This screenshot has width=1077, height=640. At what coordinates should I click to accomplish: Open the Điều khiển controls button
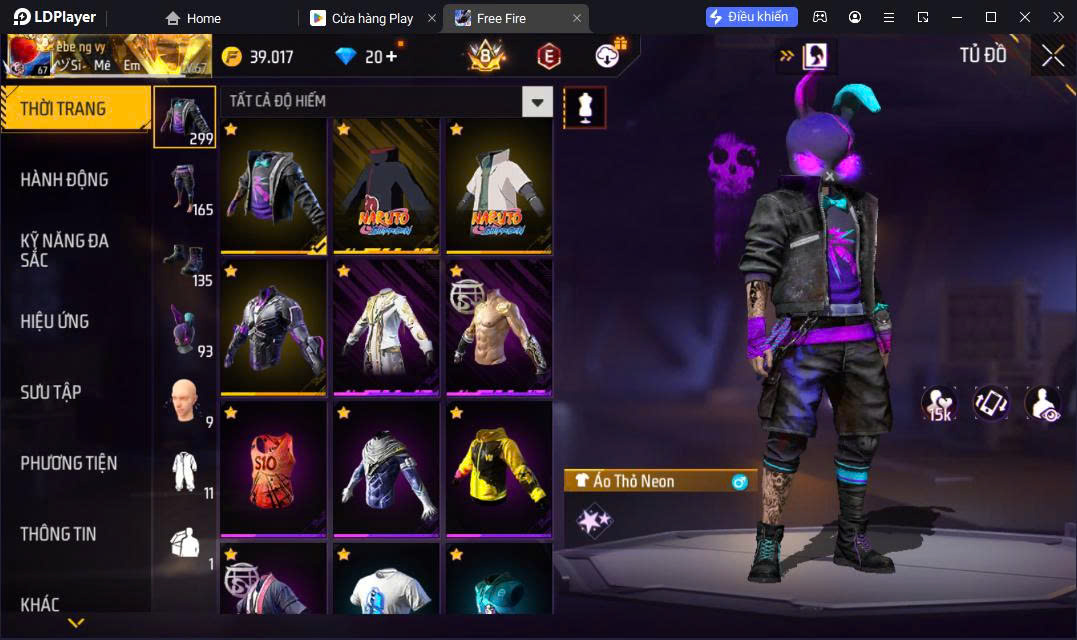751,17
